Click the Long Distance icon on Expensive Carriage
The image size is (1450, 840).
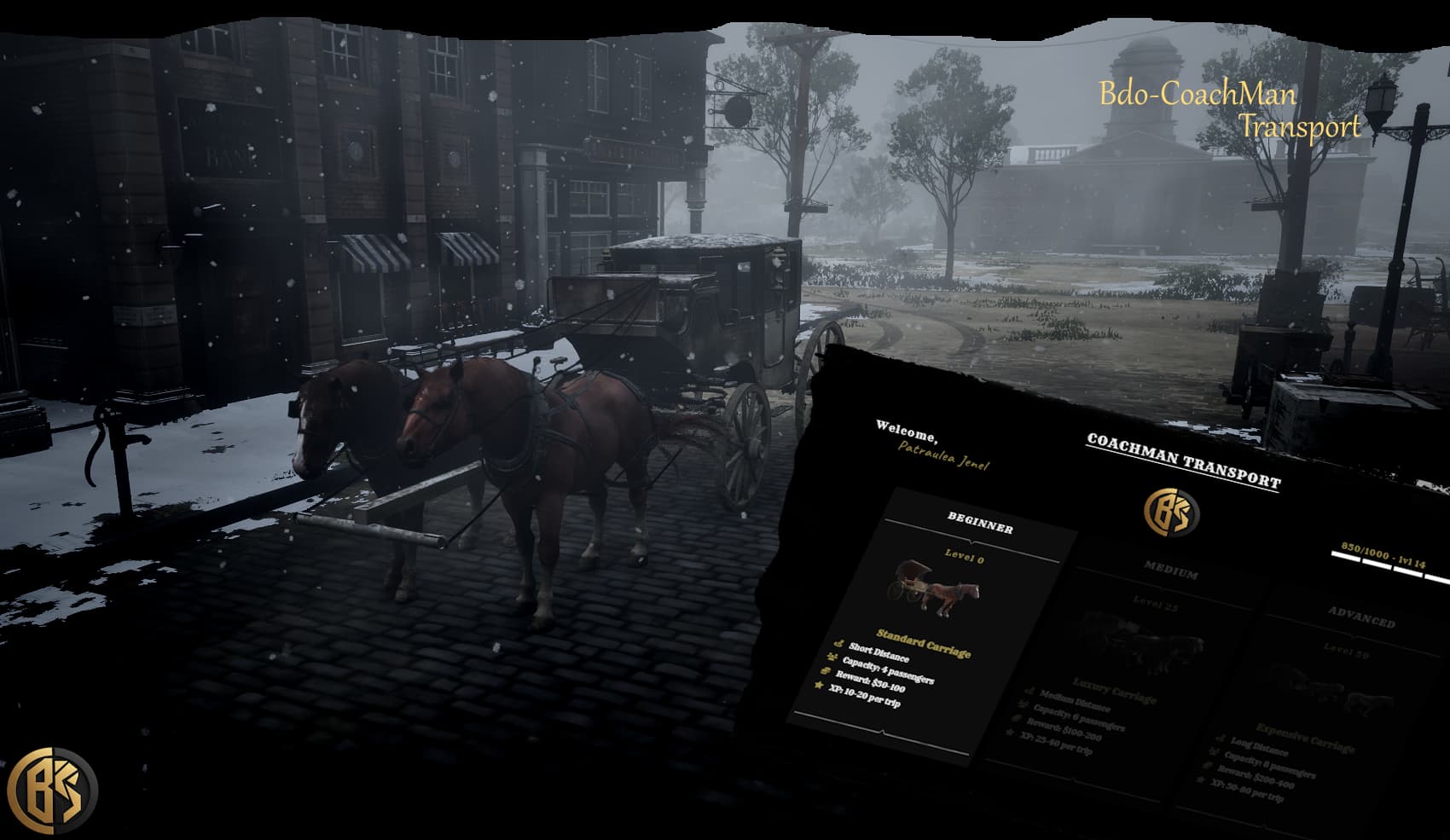click(x=1221, y=739)
